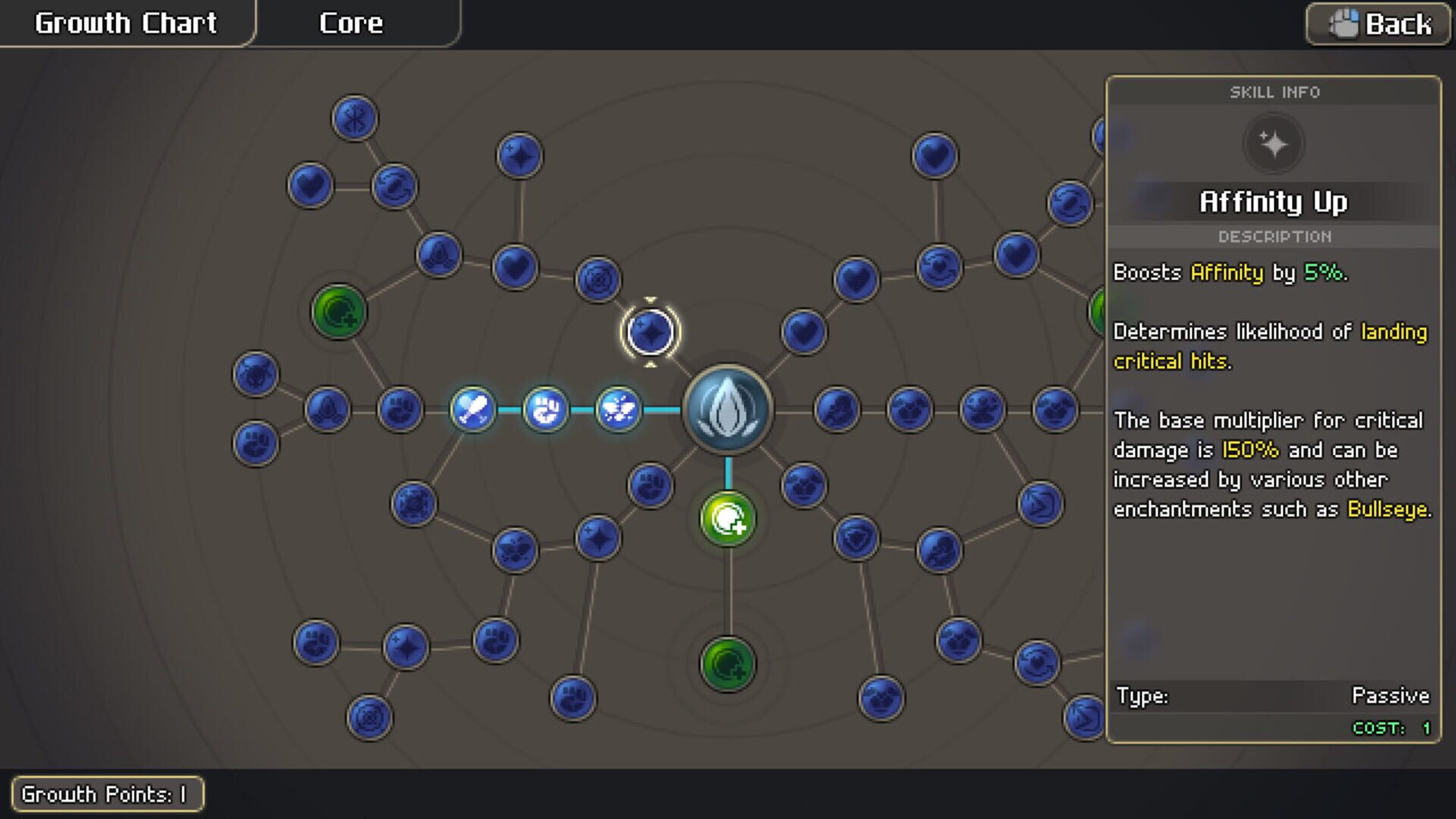Viewport: 1456px width, 819px height.
Task: Click the Back button
Action: pos(1377,25)
